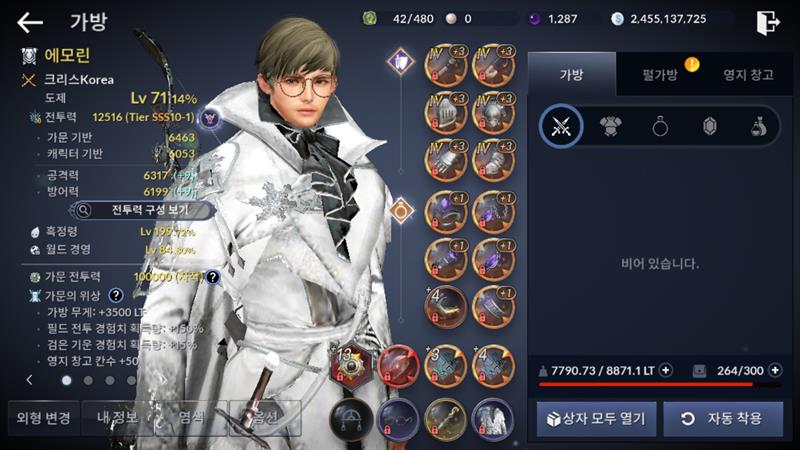
Task: Click the balance scale slot
Action: (x=351, y=415)
